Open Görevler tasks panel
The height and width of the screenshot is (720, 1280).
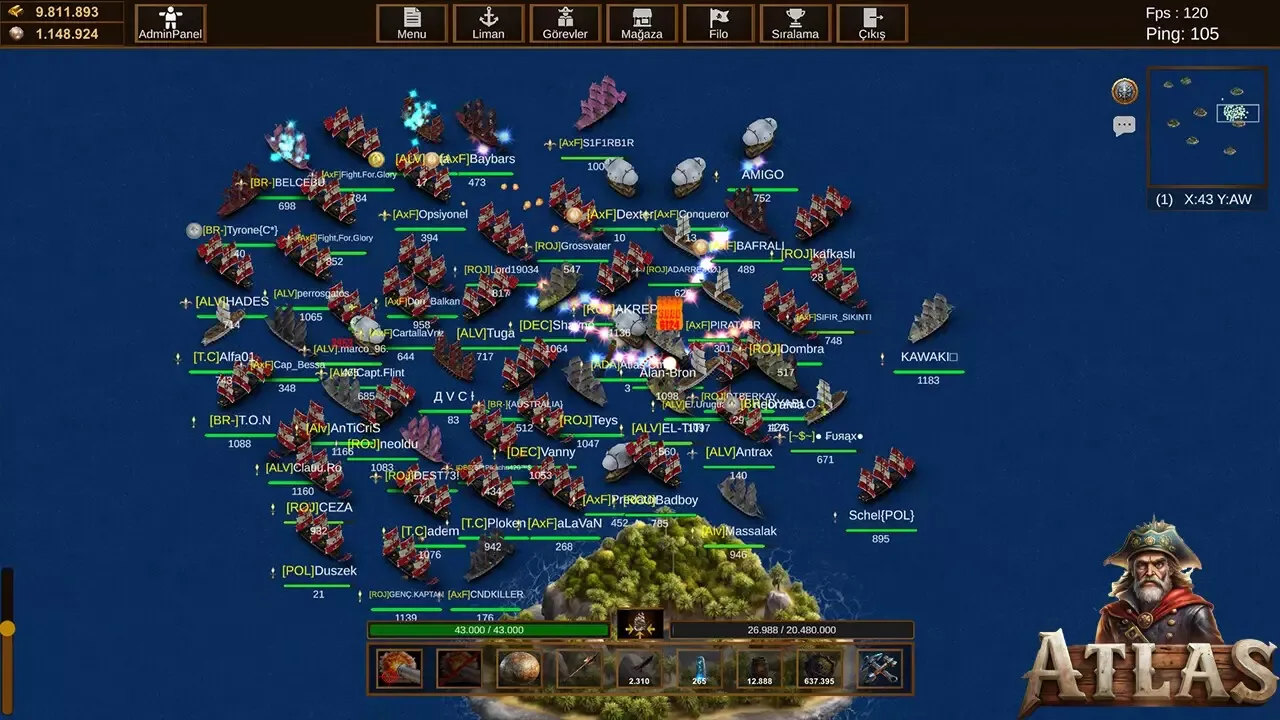point(565,22)
